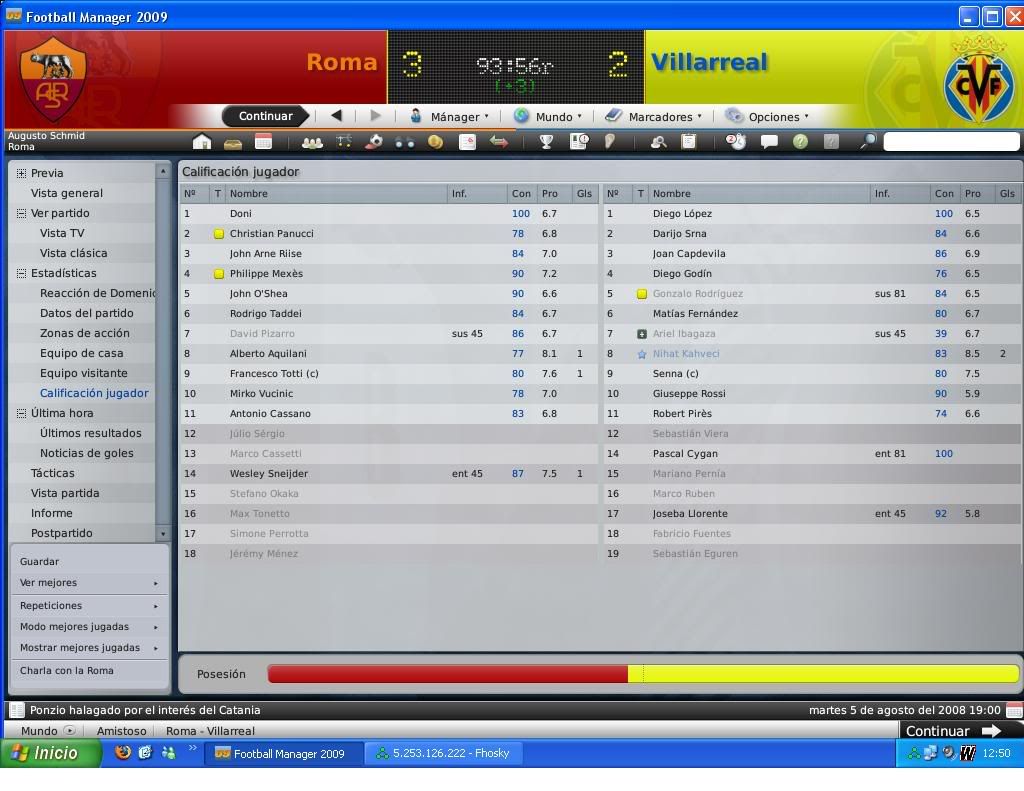Open the Tácticas section

(x=52, y=473)
